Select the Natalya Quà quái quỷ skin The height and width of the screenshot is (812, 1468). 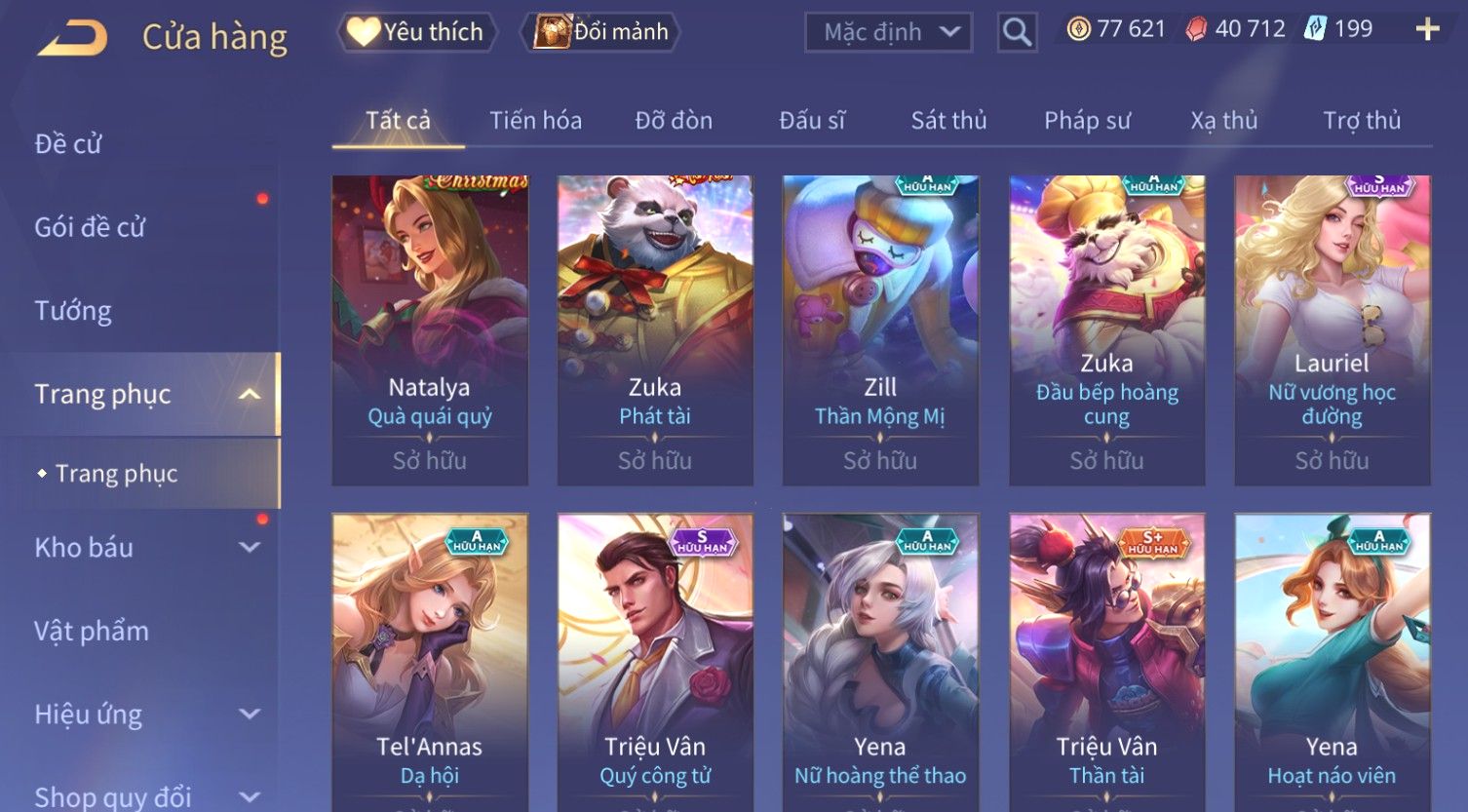(430, 329)
